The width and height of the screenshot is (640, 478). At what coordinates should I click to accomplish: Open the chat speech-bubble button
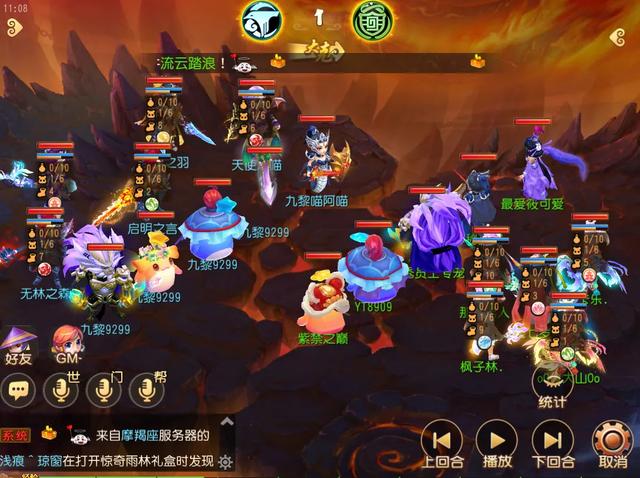[x=18, y=390]
